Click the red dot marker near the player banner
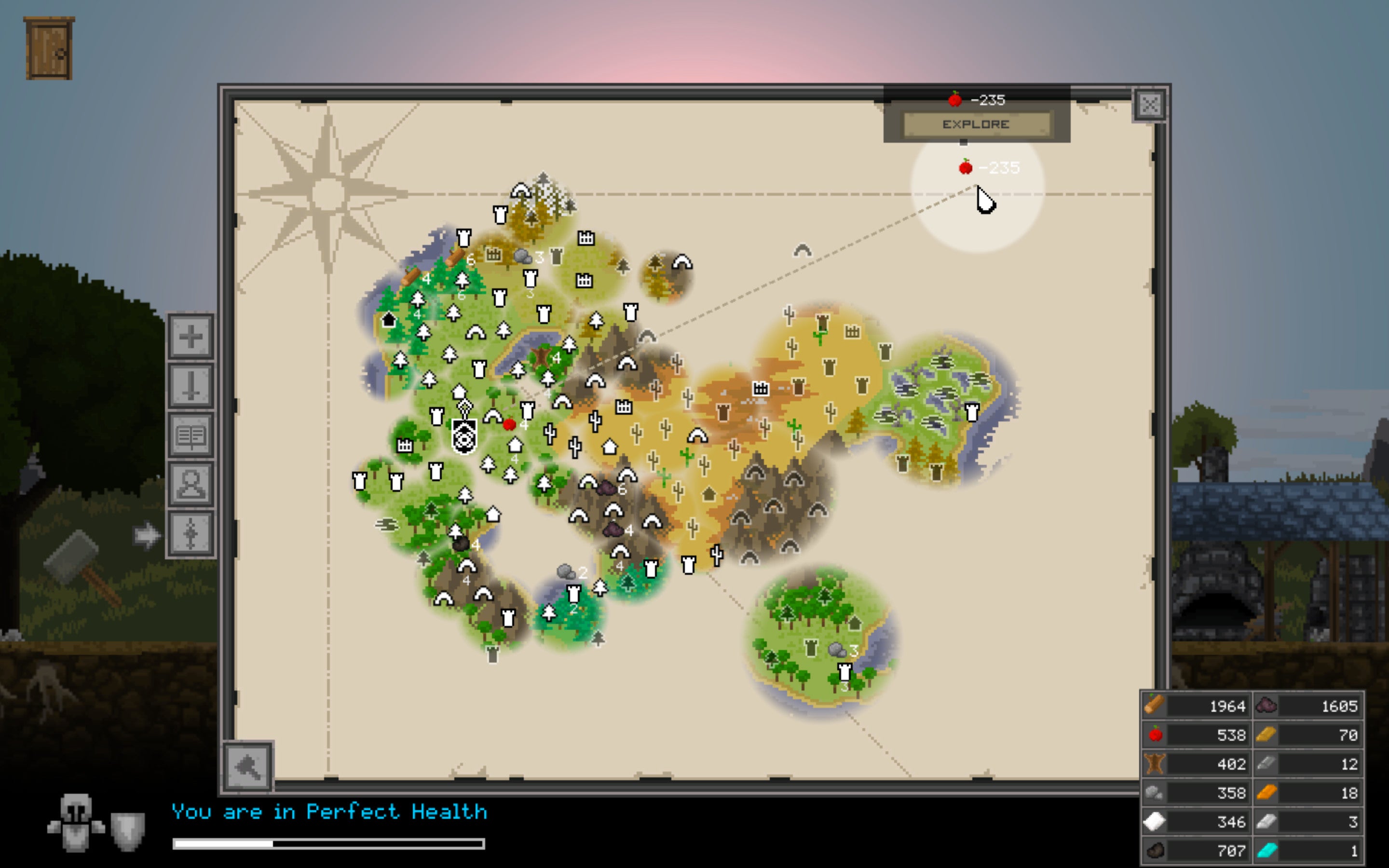1389x868 pixels. (510, 425)
